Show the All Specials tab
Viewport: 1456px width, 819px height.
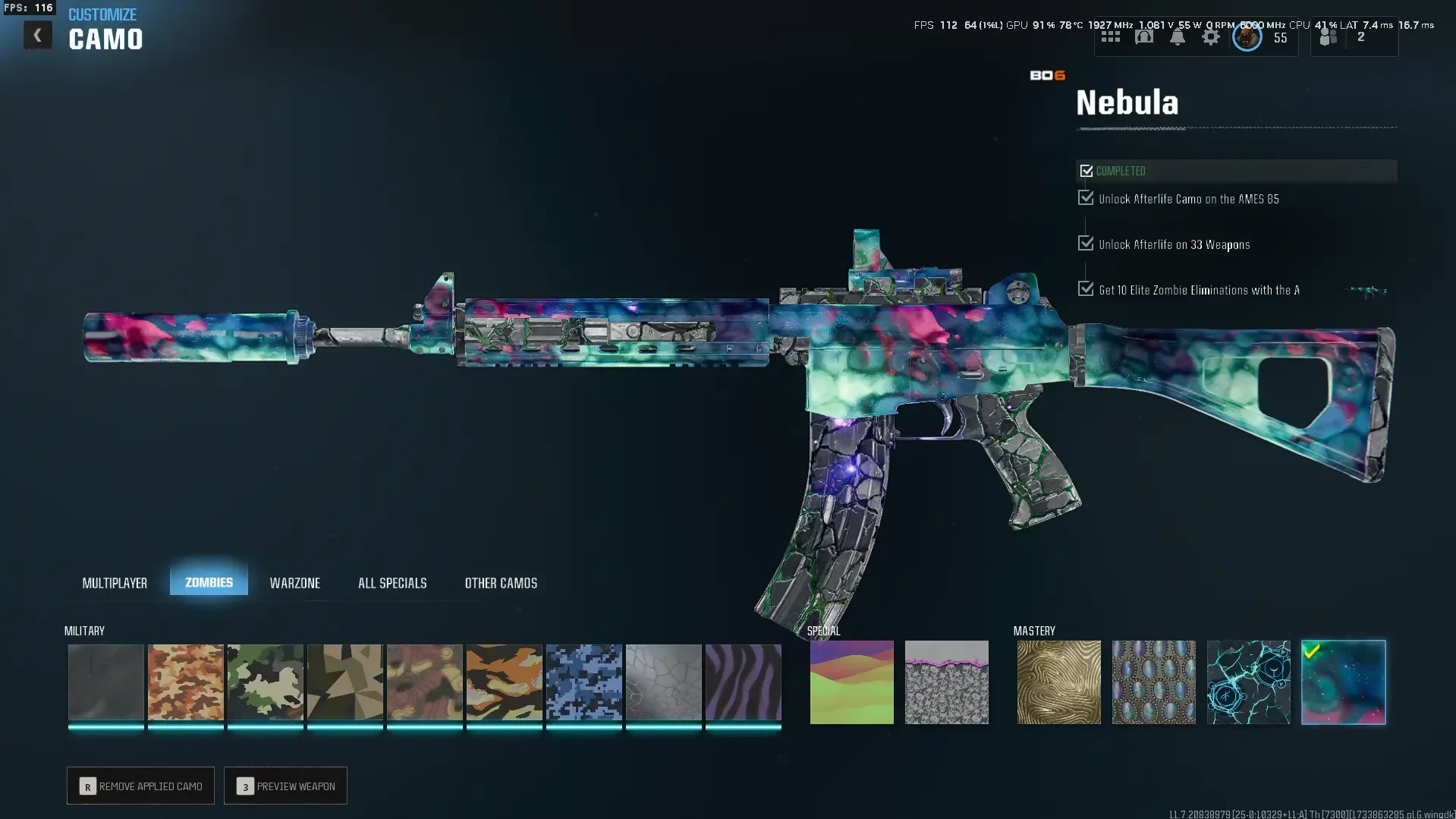click(392, 583)
